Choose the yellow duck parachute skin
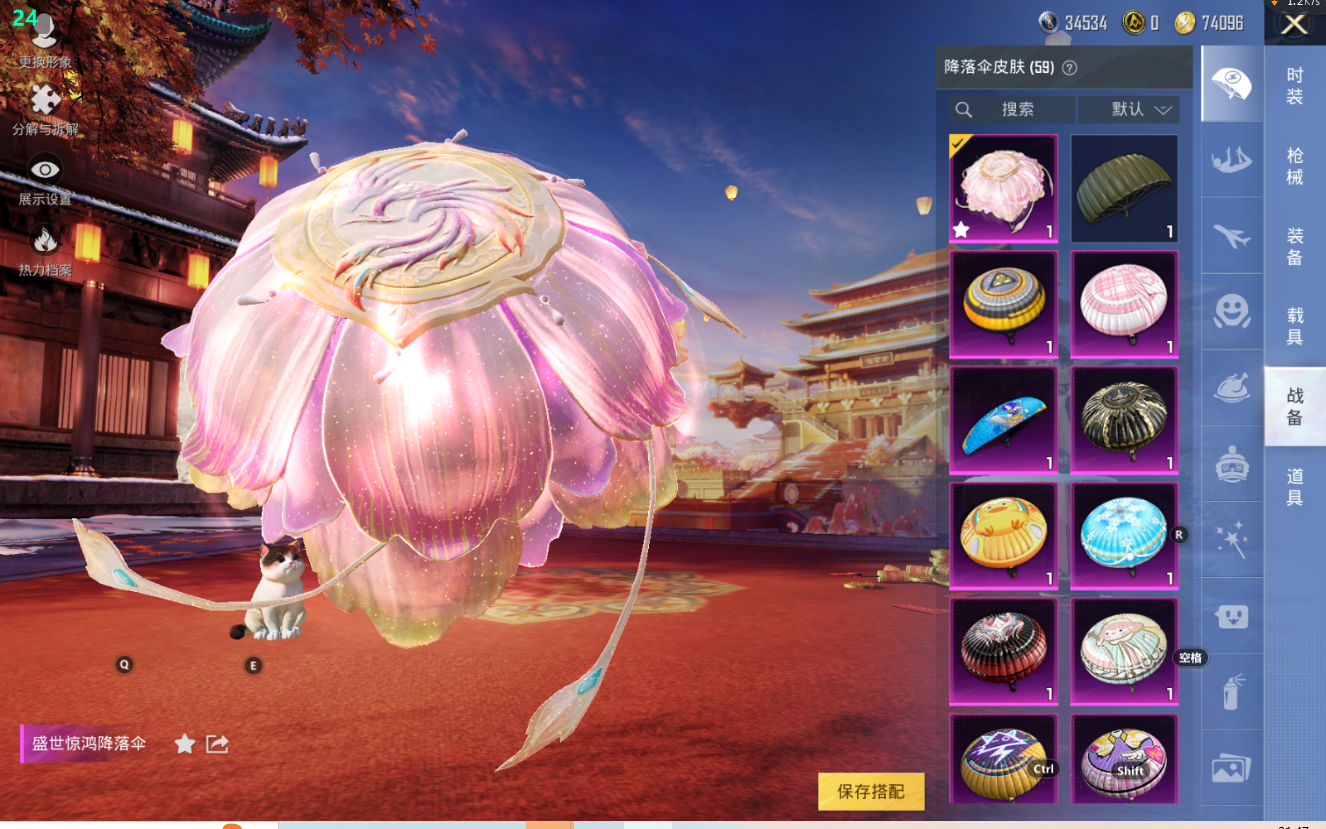The width and height of the screenshot is (1326, 829). click(1003, 535)
